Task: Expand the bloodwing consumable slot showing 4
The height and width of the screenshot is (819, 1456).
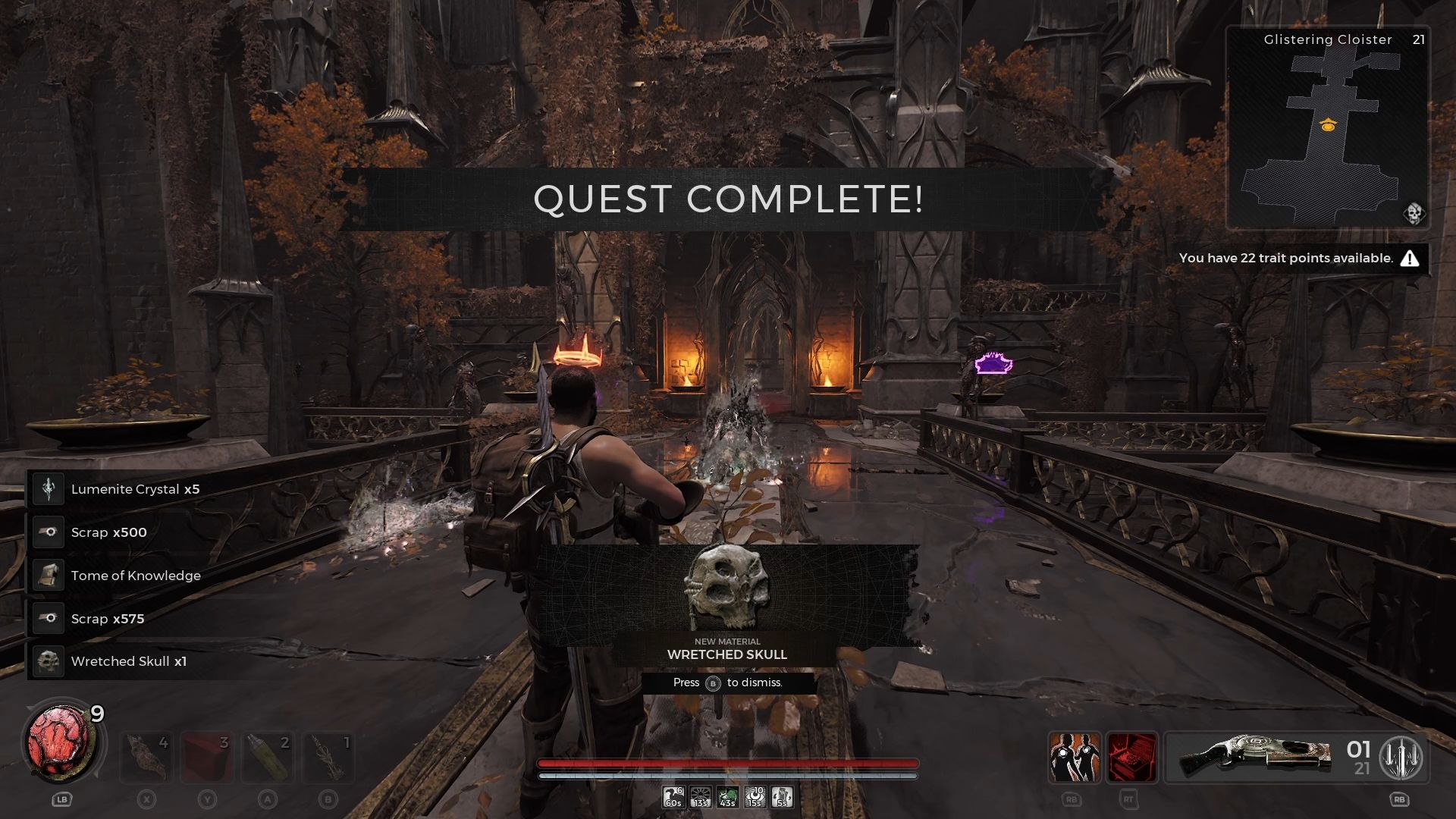Action: 146,757
